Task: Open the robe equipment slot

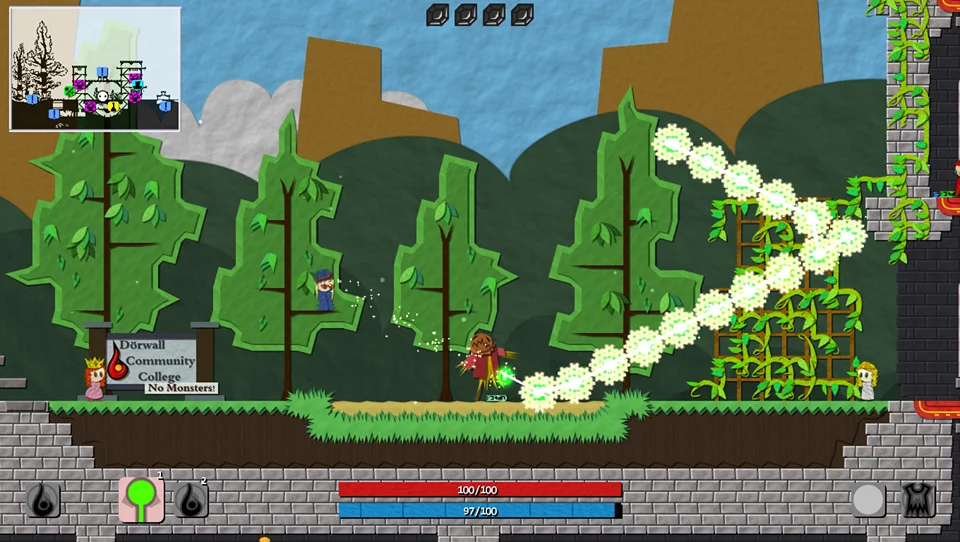Action: 918,499
